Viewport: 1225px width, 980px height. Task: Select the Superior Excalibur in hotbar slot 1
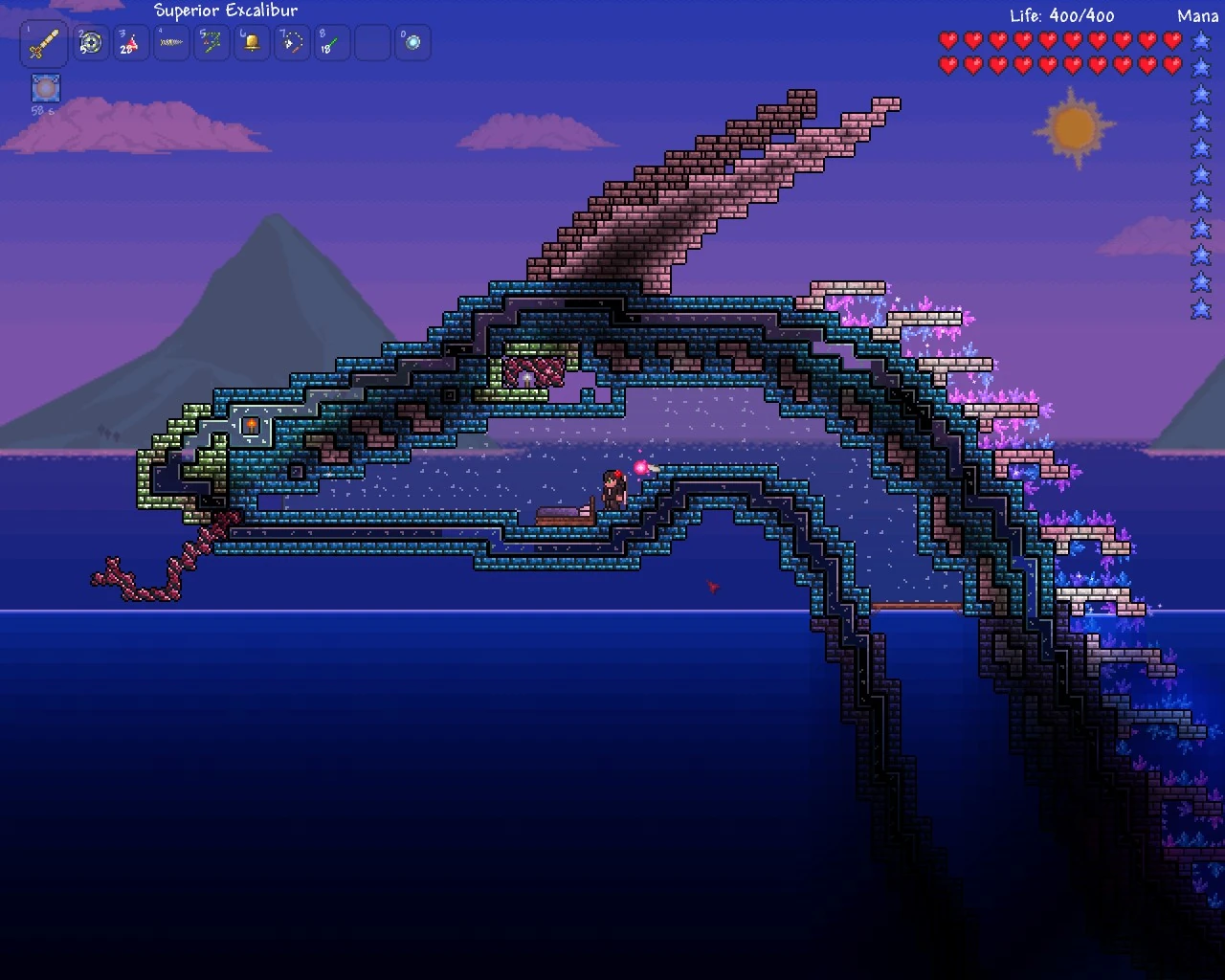(x=42, y=42)
